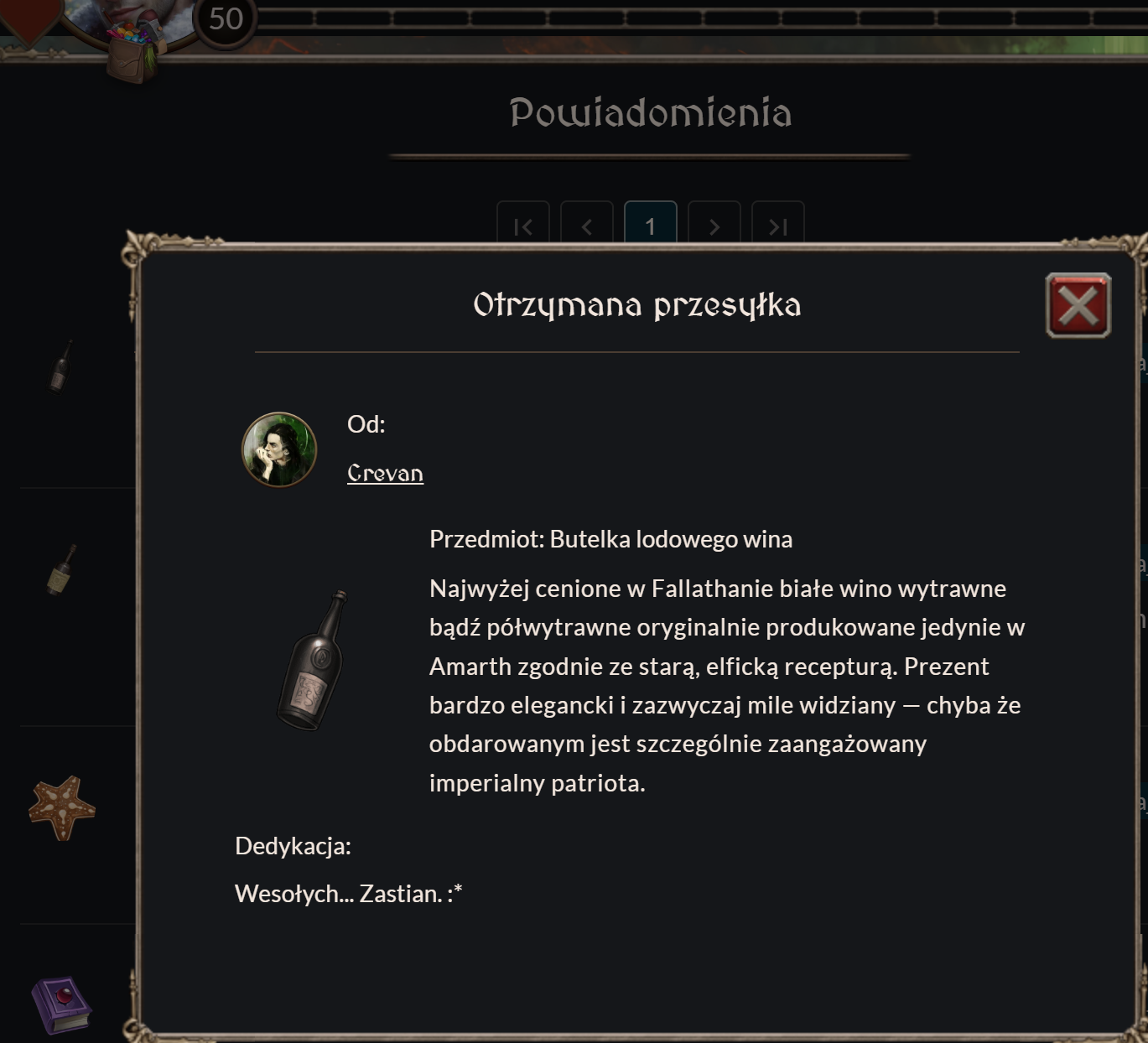Jump to the last notifications page
The width and height of the screenshot is (1148, 1043).
(x=777, y=225)
